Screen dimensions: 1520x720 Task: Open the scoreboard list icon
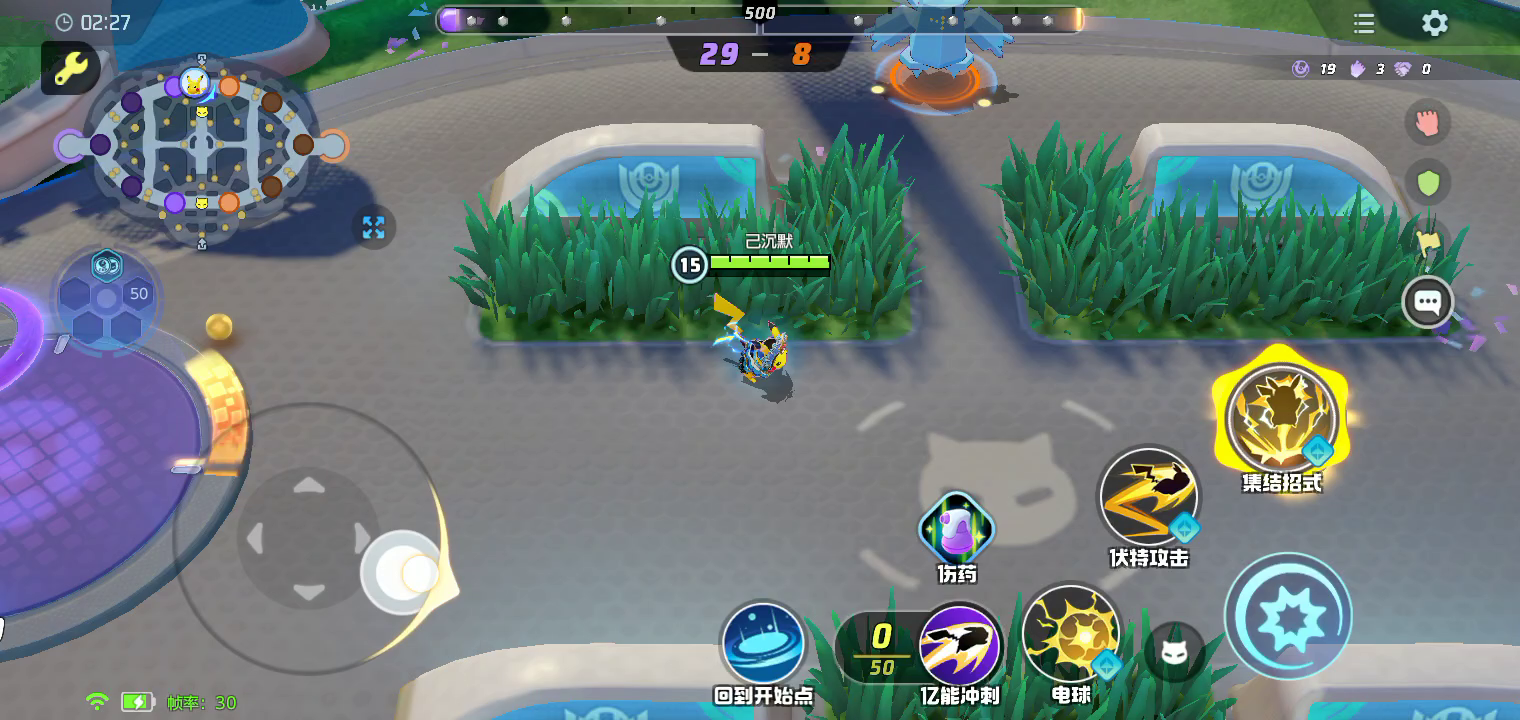(1364, 24)
